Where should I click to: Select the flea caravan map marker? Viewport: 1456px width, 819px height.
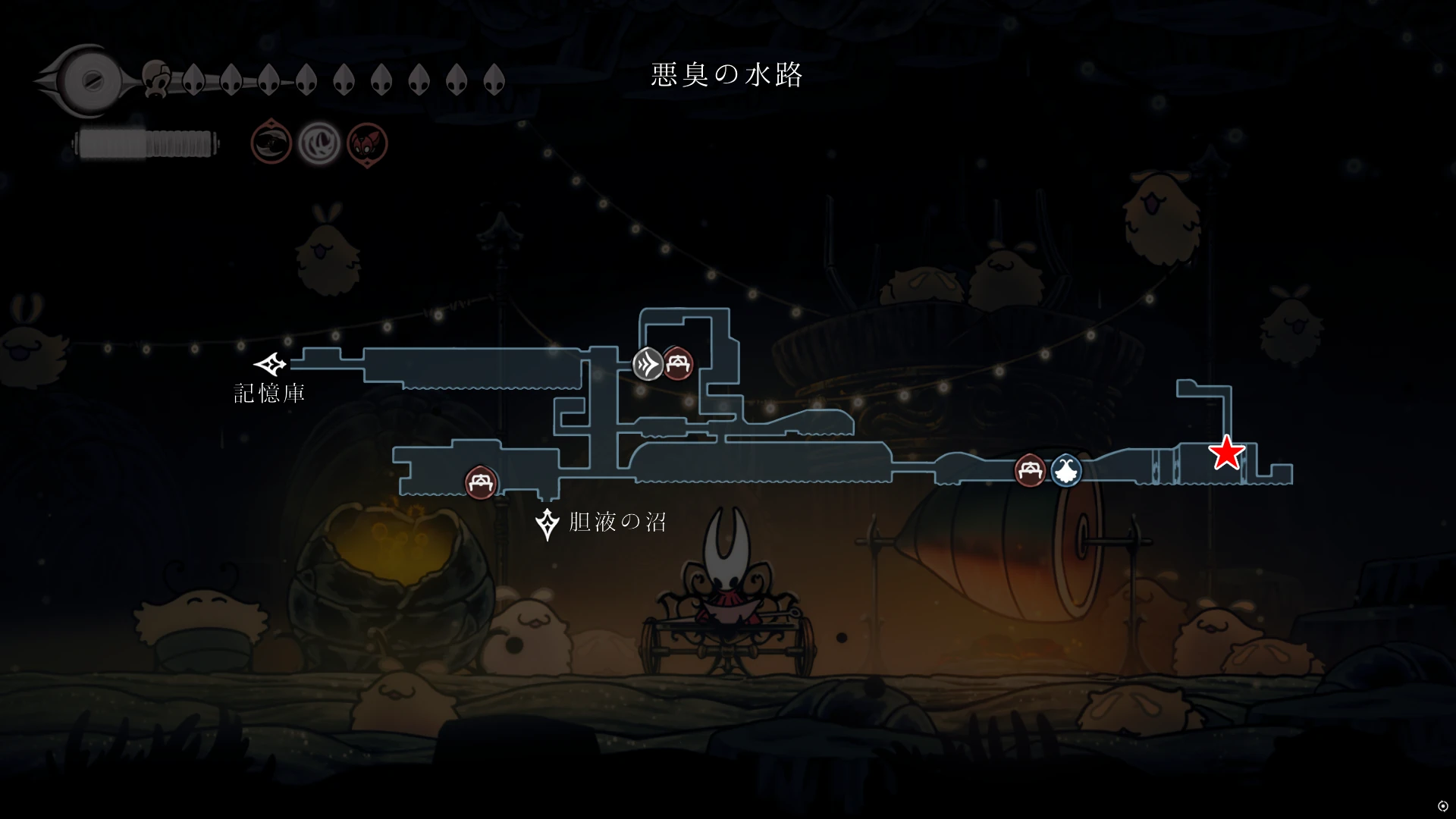point(1066,471)
